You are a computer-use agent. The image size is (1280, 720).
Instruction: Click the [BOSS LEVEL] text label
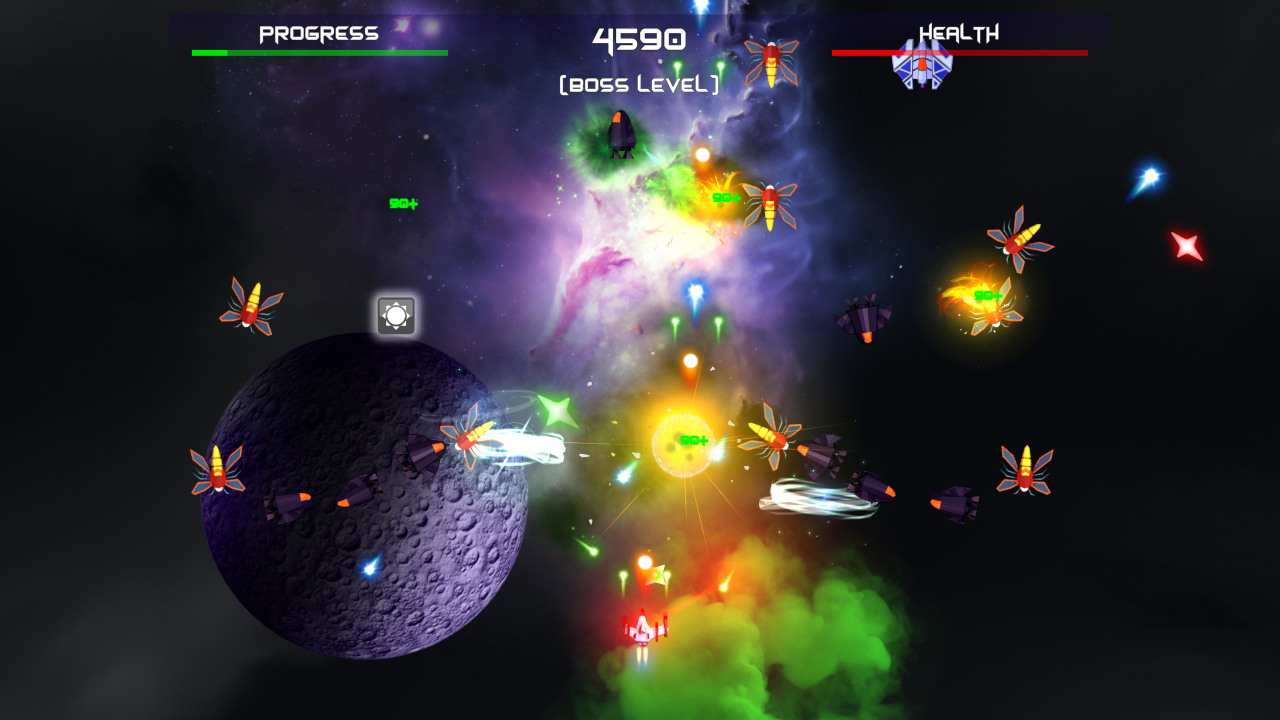tap(637, 84)
